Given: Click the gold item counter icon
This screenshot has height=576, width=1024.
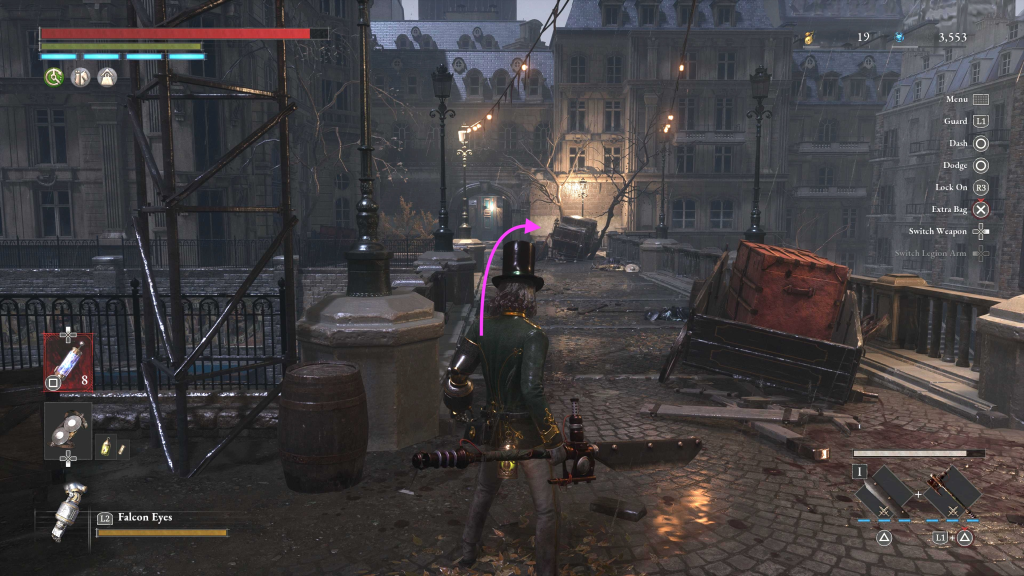Looking at the screenshot, I should tap(808, 38).
